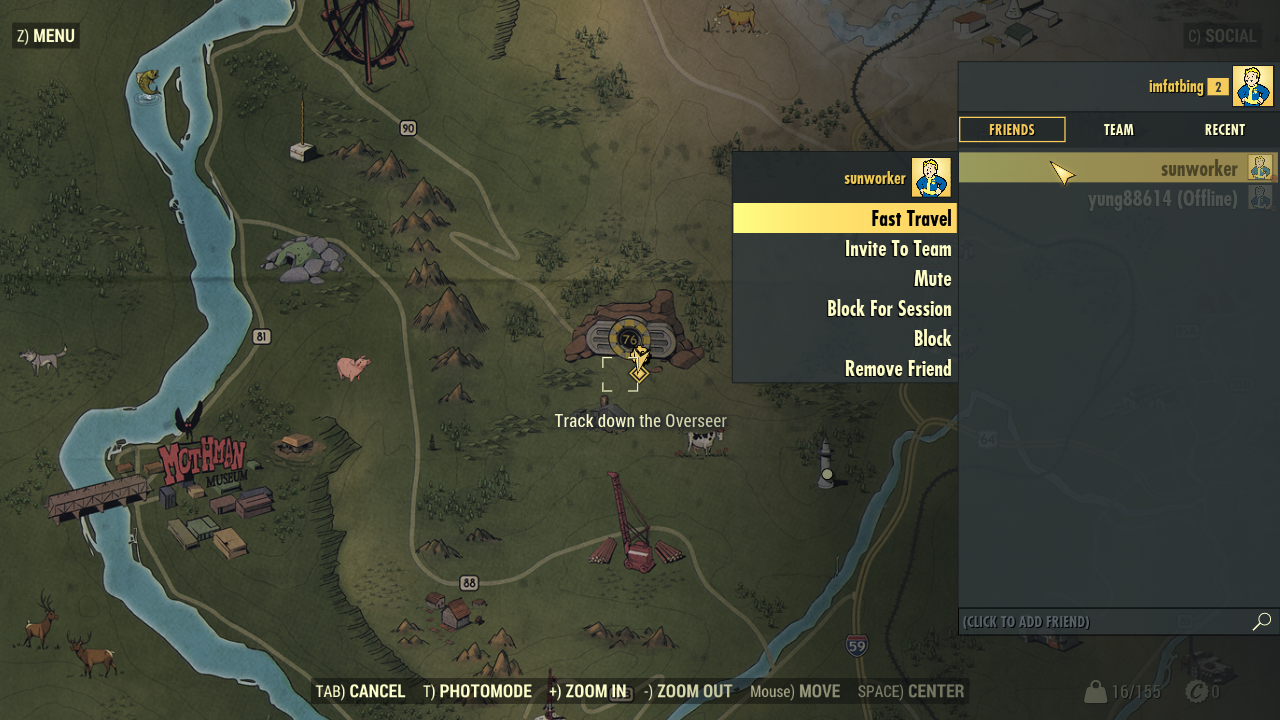Open the Team tab

point(1118,130)
